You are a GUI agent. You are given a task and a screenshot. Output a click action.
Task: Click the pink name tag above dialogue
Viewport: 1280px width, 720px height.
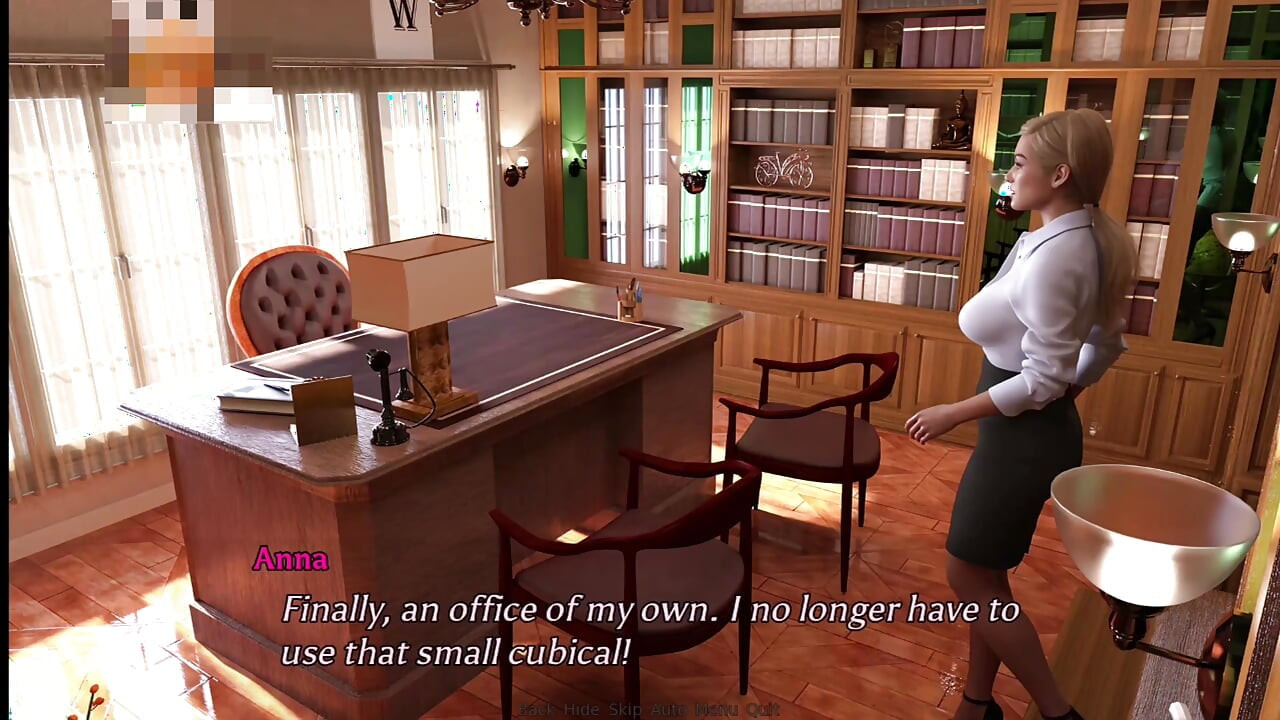[291, 560]
